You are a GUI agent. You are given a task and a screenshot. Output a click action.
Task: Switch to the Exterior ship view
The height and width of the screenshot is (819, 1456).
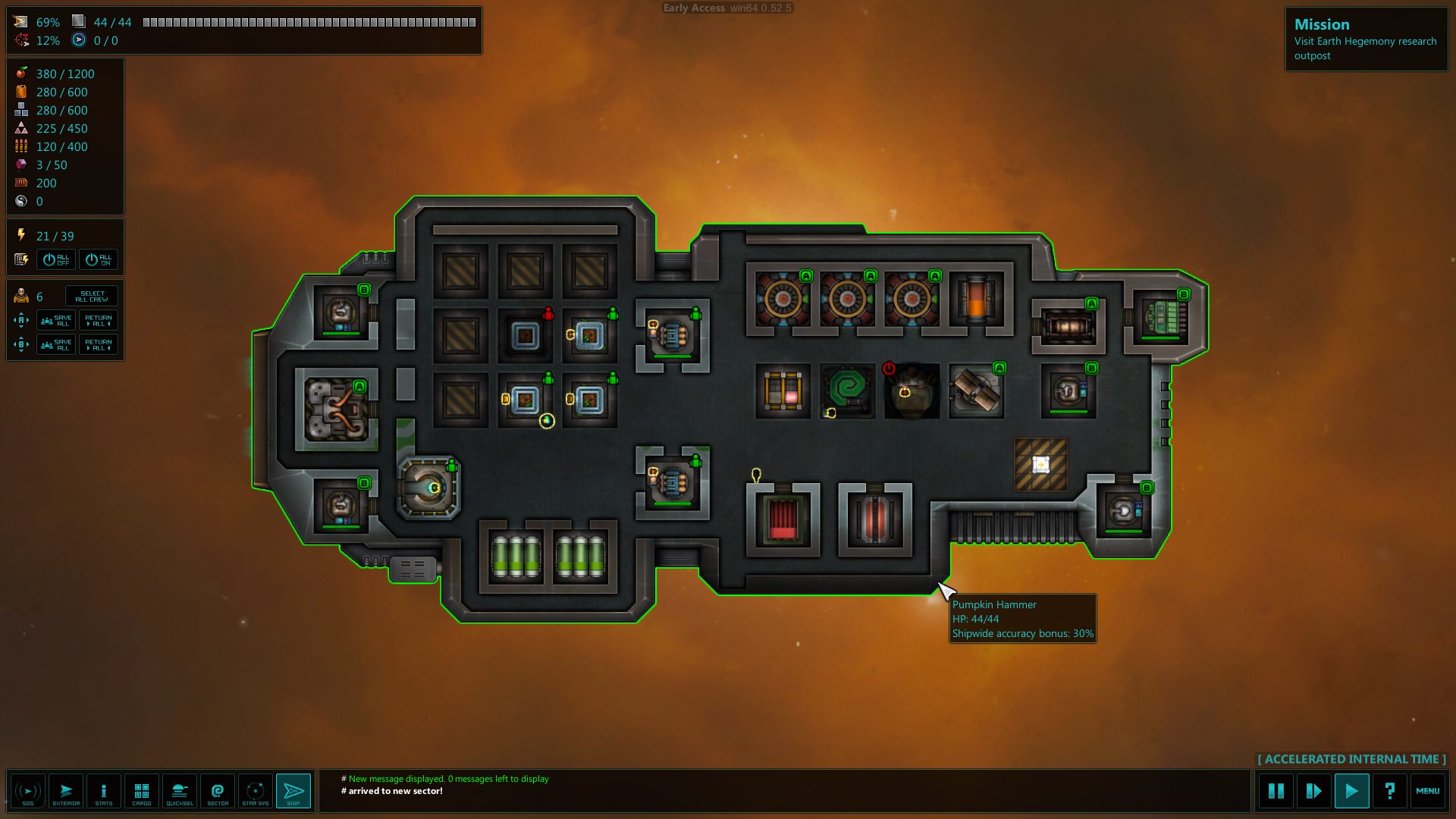tap(66, 792)
